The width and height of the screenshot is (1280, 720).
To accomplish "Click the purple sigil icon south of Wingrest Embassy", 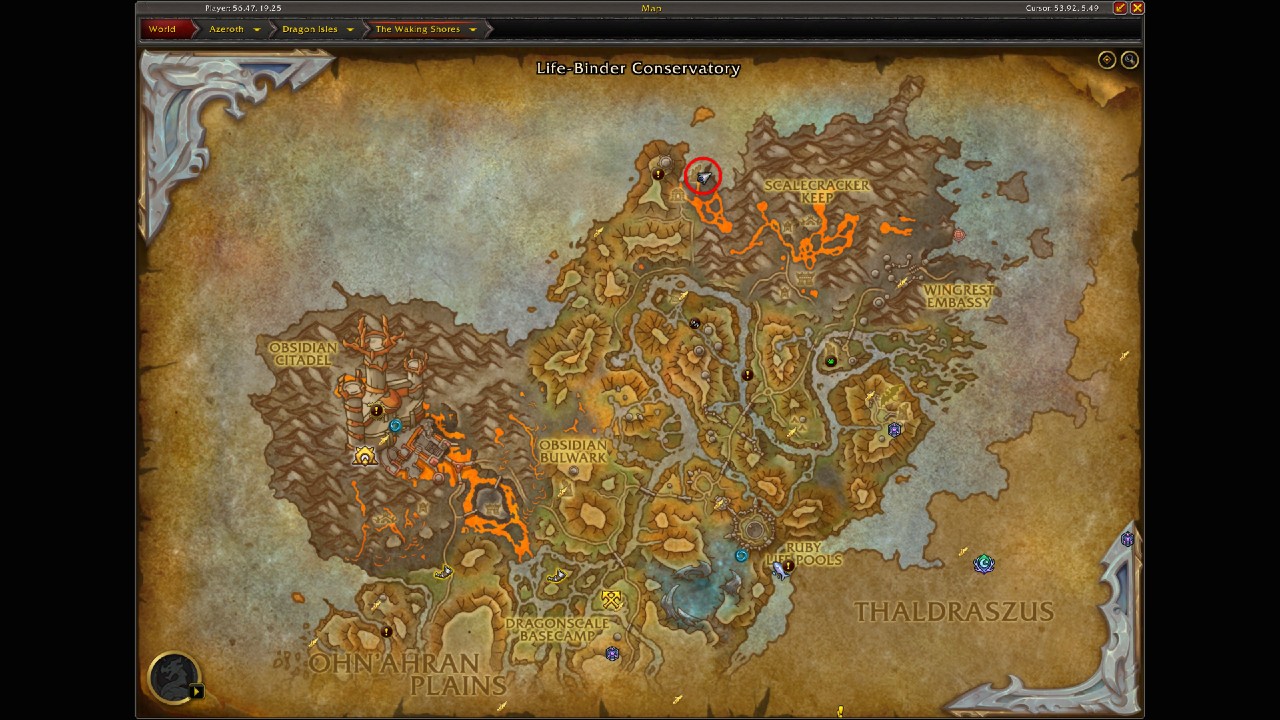I will (893, 430).
